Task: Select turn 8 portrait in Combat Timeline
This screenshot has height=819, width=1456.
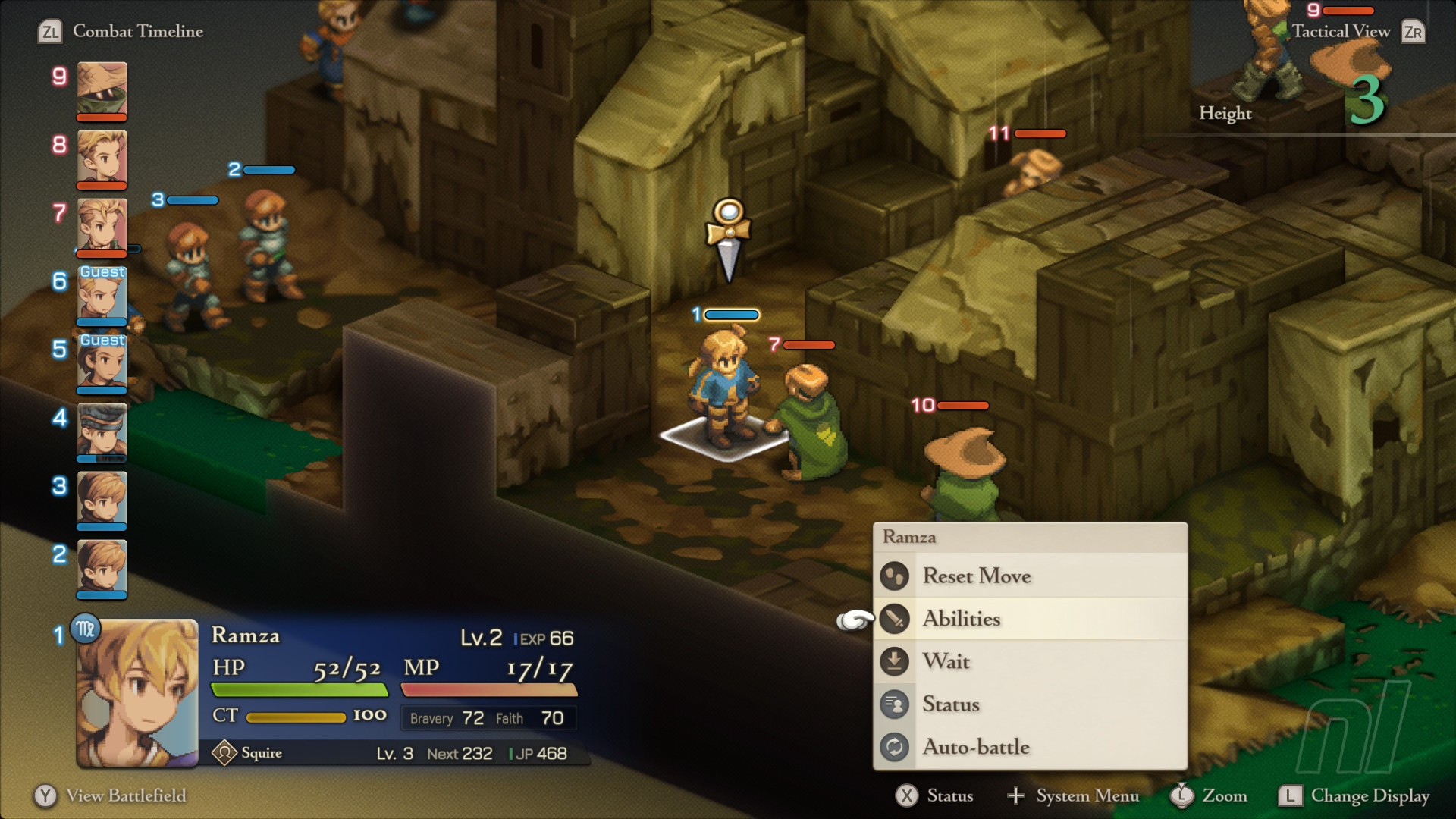Action: pos(102,158)
